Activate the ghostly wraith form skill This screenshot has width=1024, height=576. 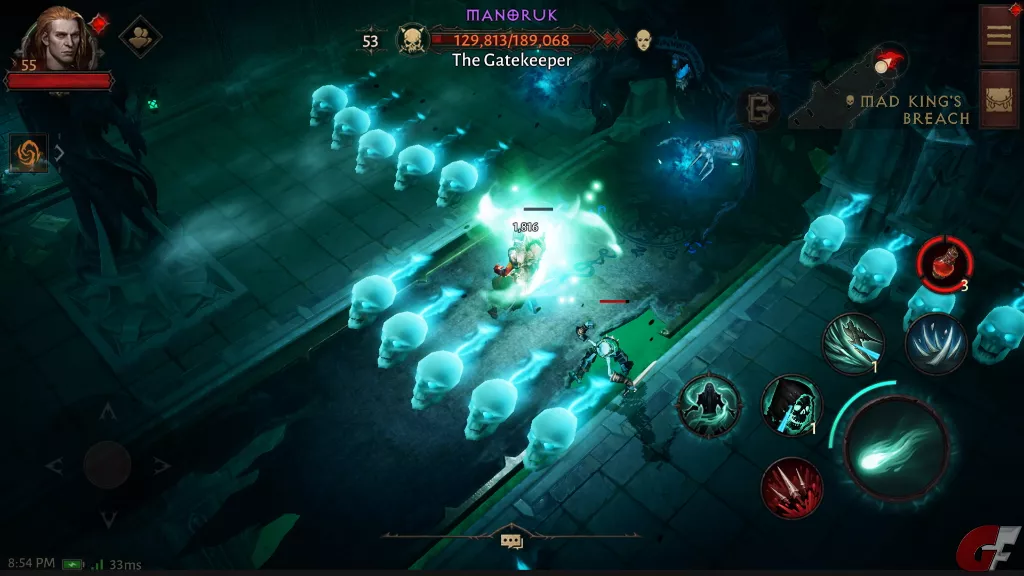point(708,405)
